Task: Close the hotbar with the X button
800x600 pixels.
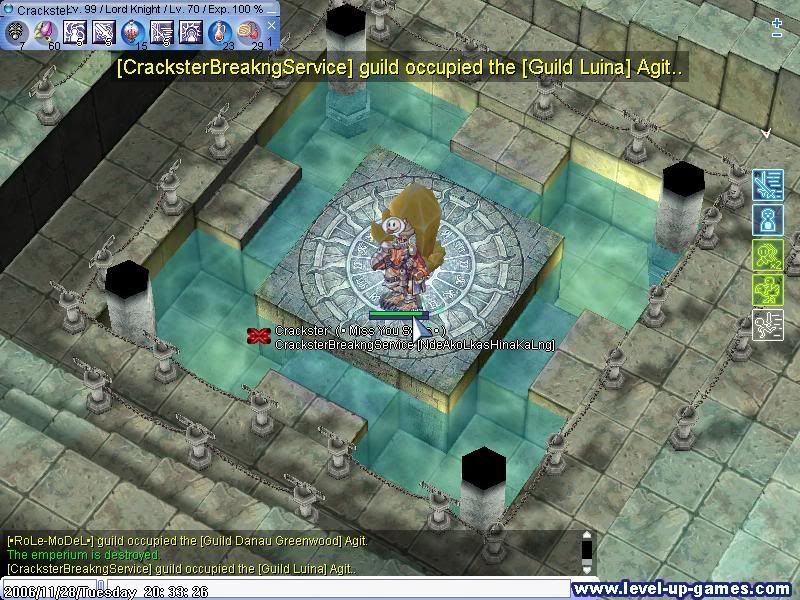Action: [272, 26]
